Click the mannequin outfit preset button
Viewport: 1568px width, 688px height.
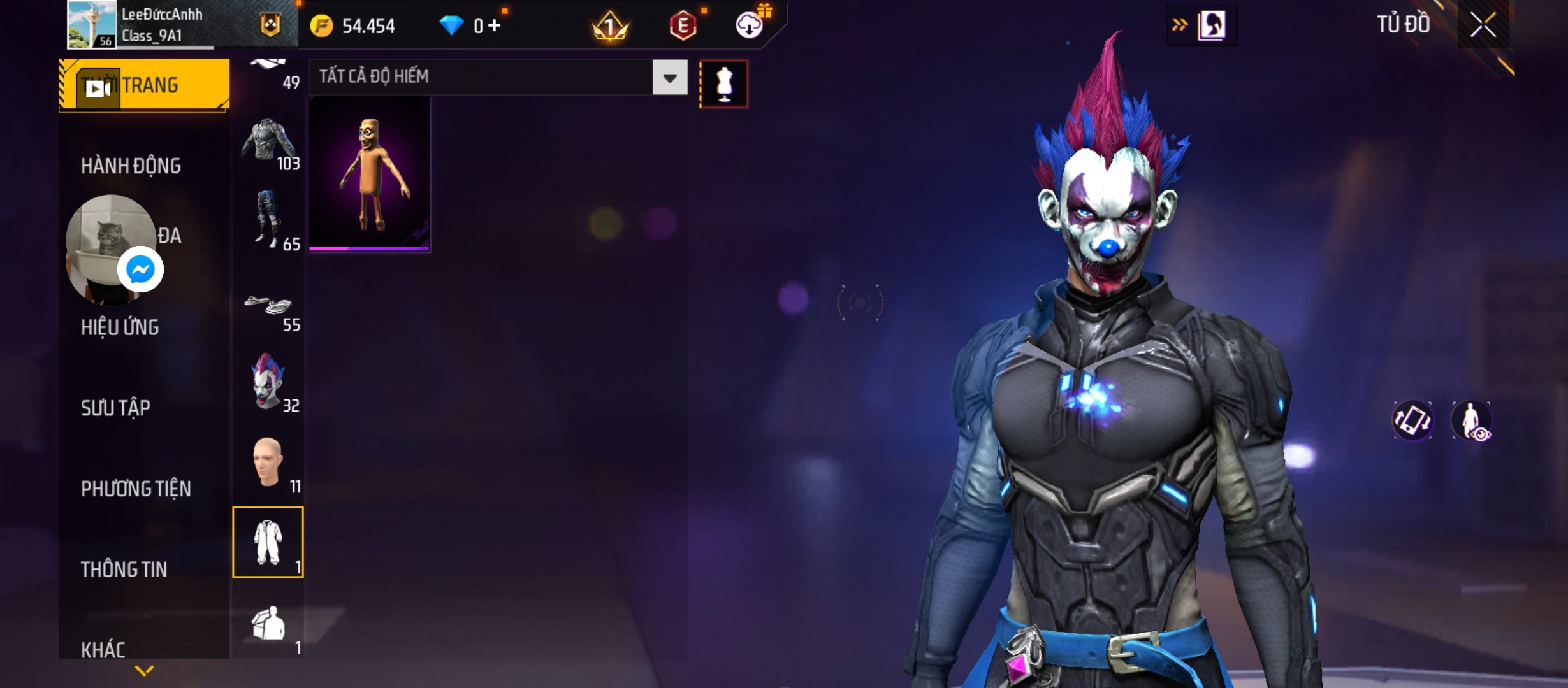pos(723,84)
